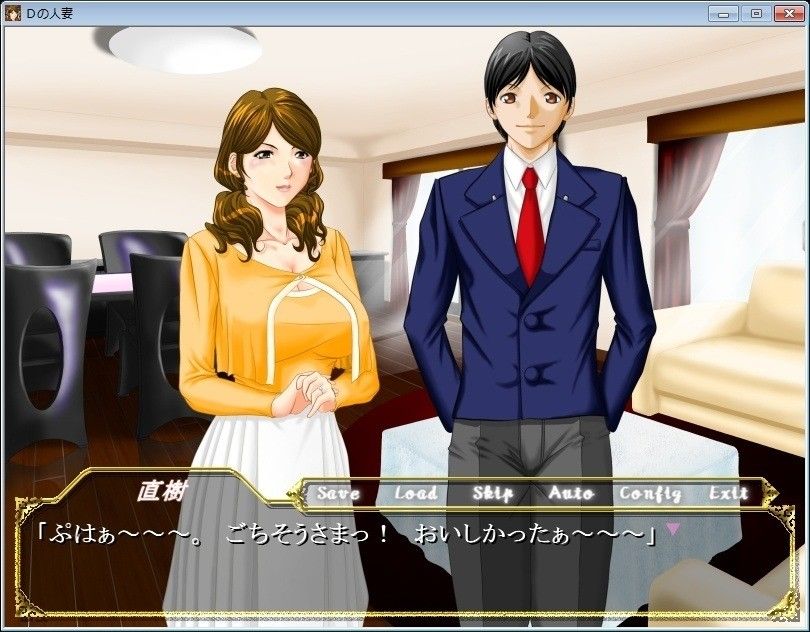Open the Config settings
The image size is (810, 632).
coord(650,493)
